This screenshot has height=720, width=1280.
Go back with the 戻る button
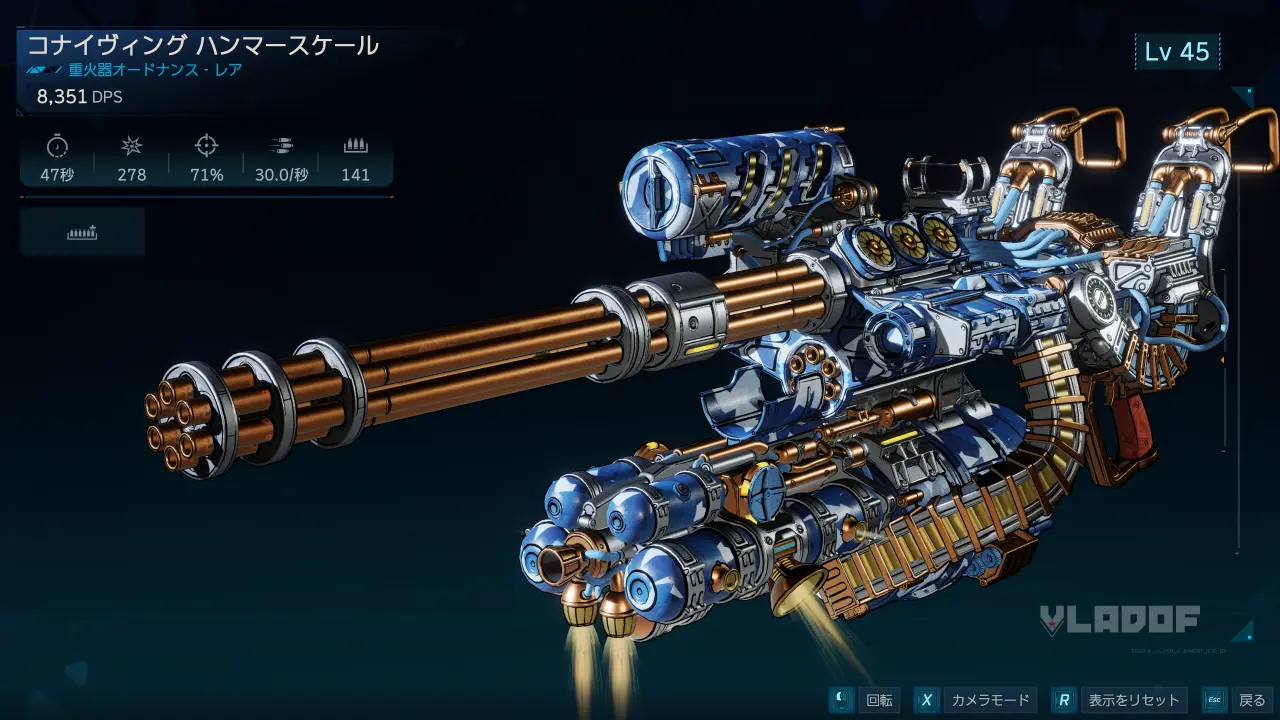(1238, 700)
